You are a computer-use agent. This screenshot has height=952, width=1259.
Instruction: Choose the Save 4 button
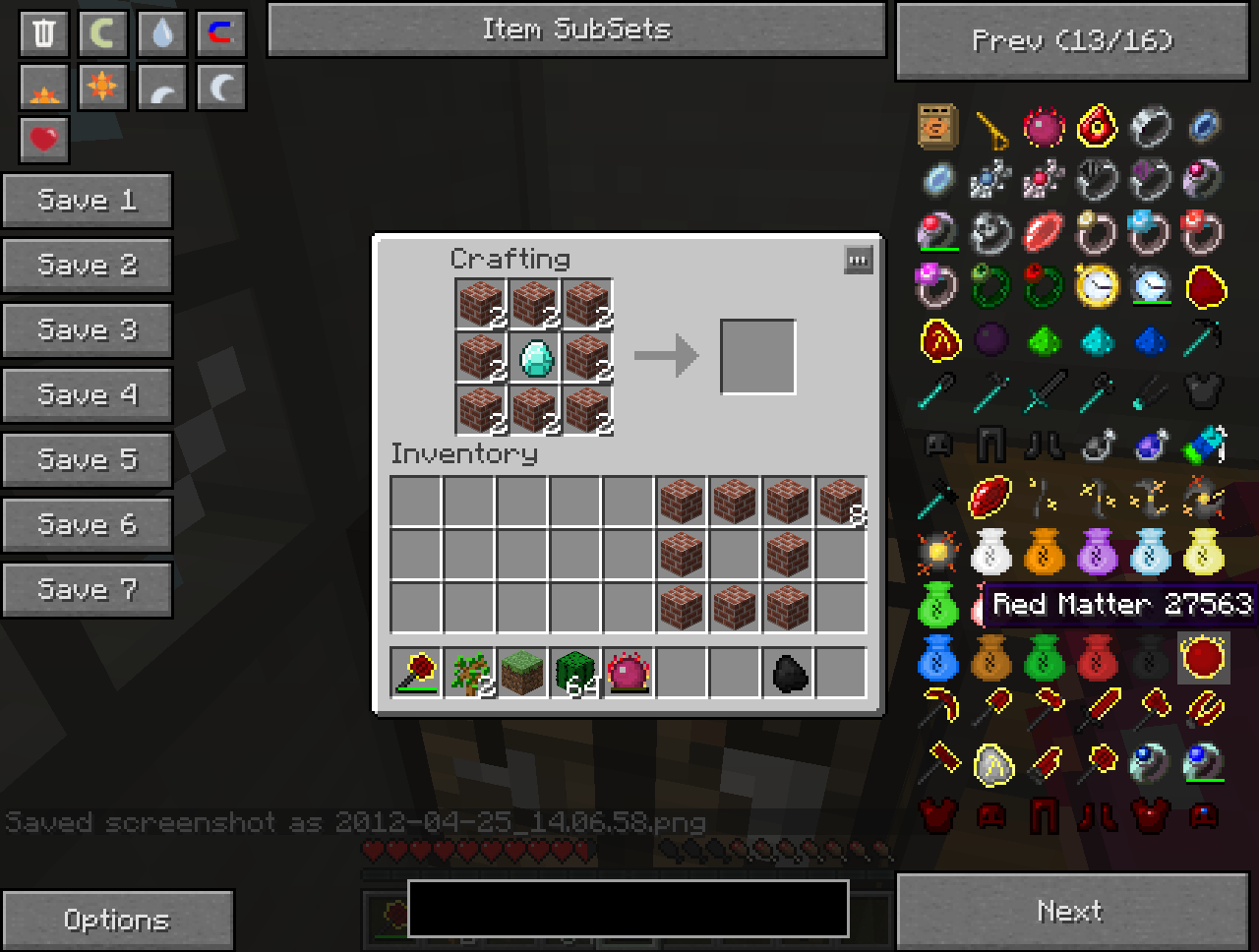pos(87,395)
